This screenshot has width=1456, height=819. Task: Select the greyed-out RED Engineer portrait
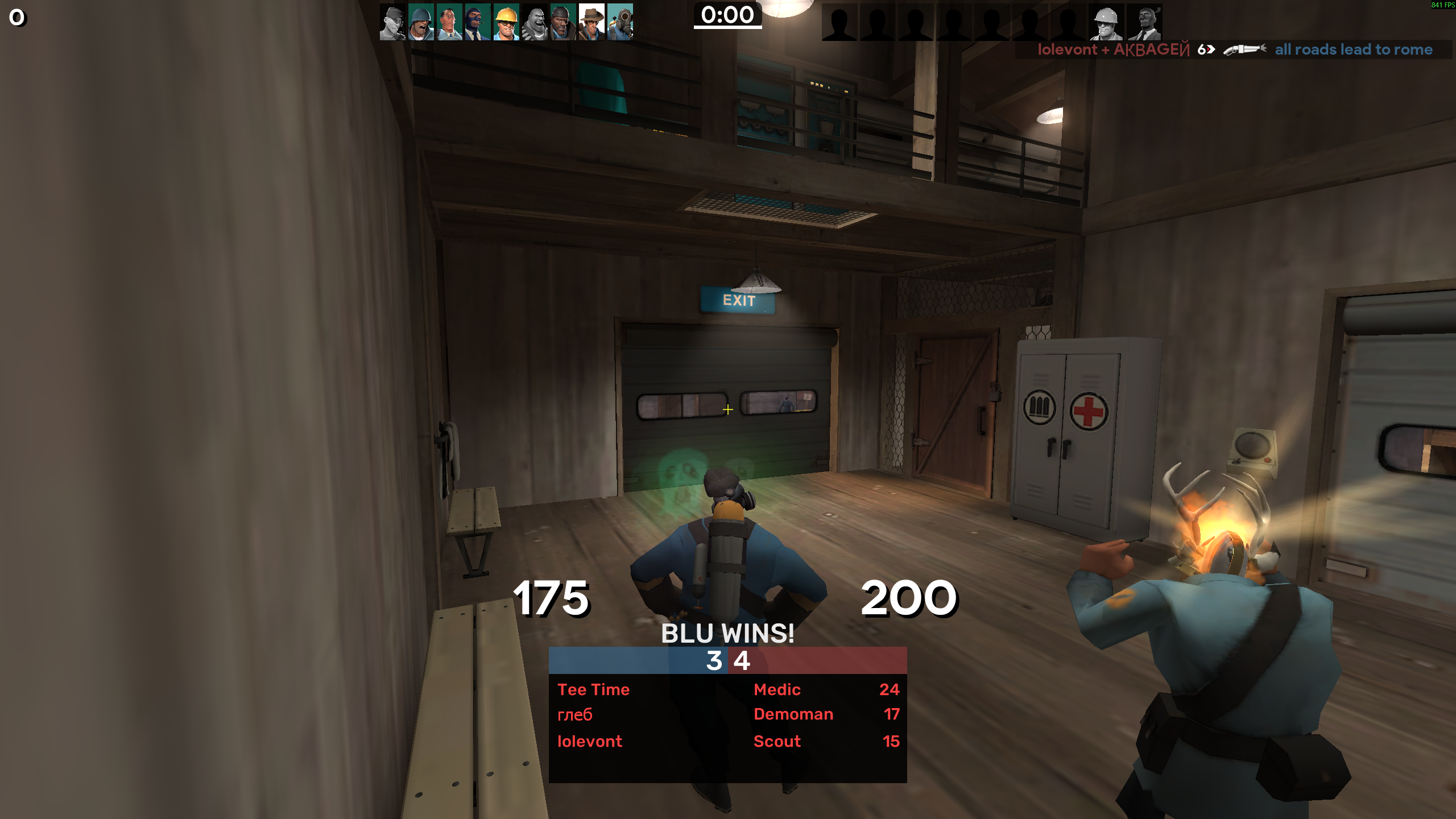point(1106,23)
